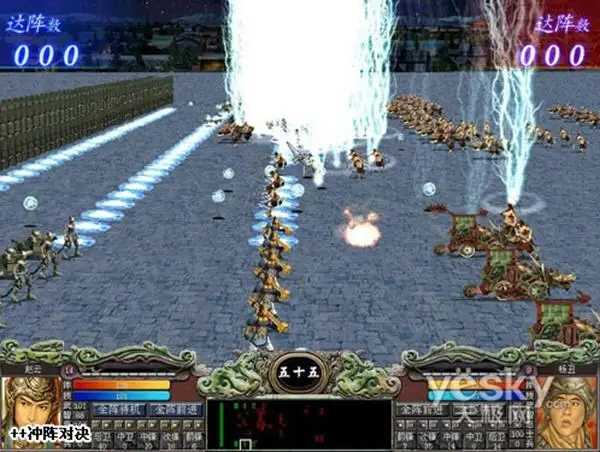
Task: Click the 全军前进 command in the enemy panel
Action: 421,410
